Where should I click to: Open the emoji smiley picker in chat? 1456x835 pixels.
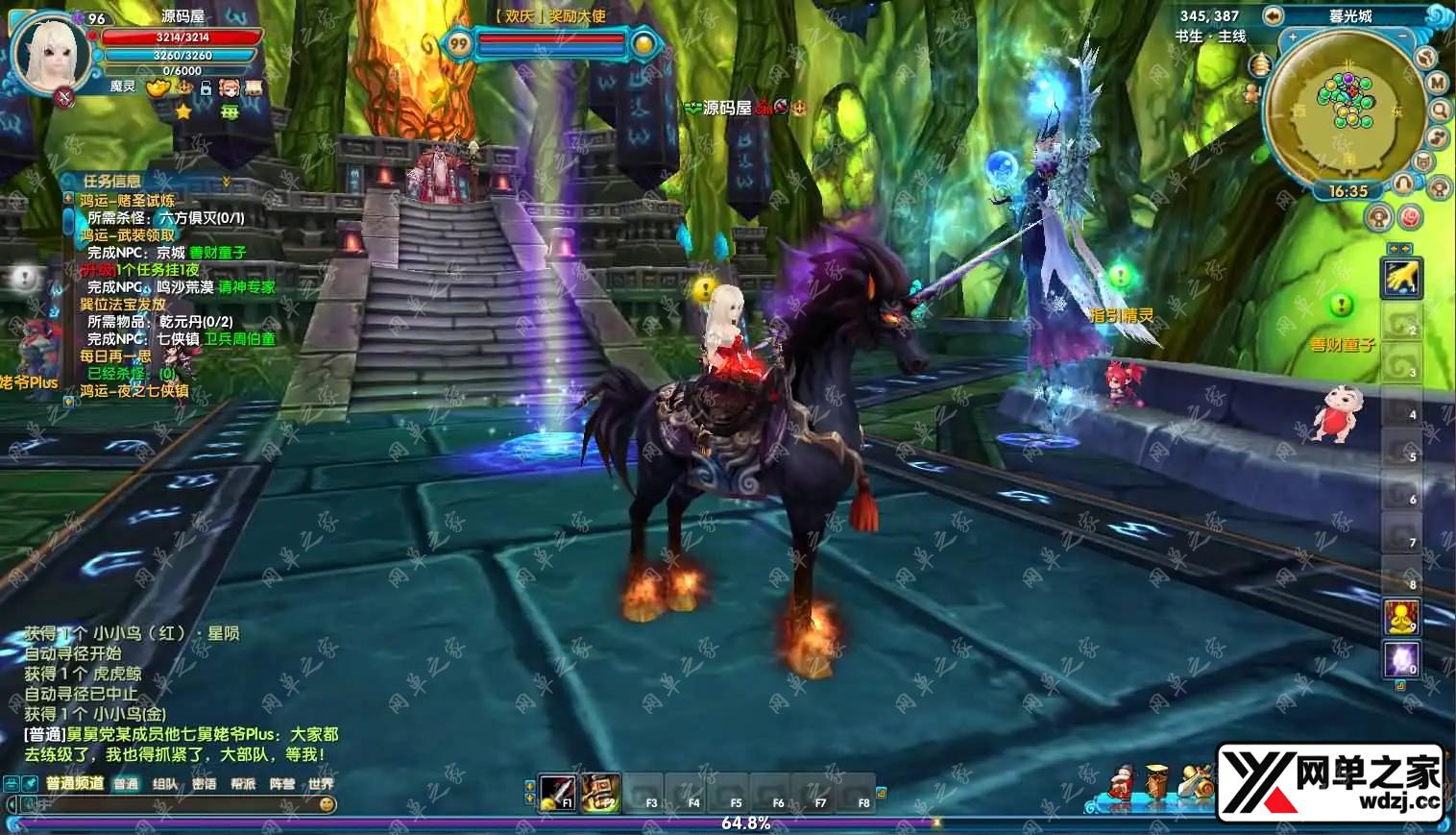coord(327,804)
